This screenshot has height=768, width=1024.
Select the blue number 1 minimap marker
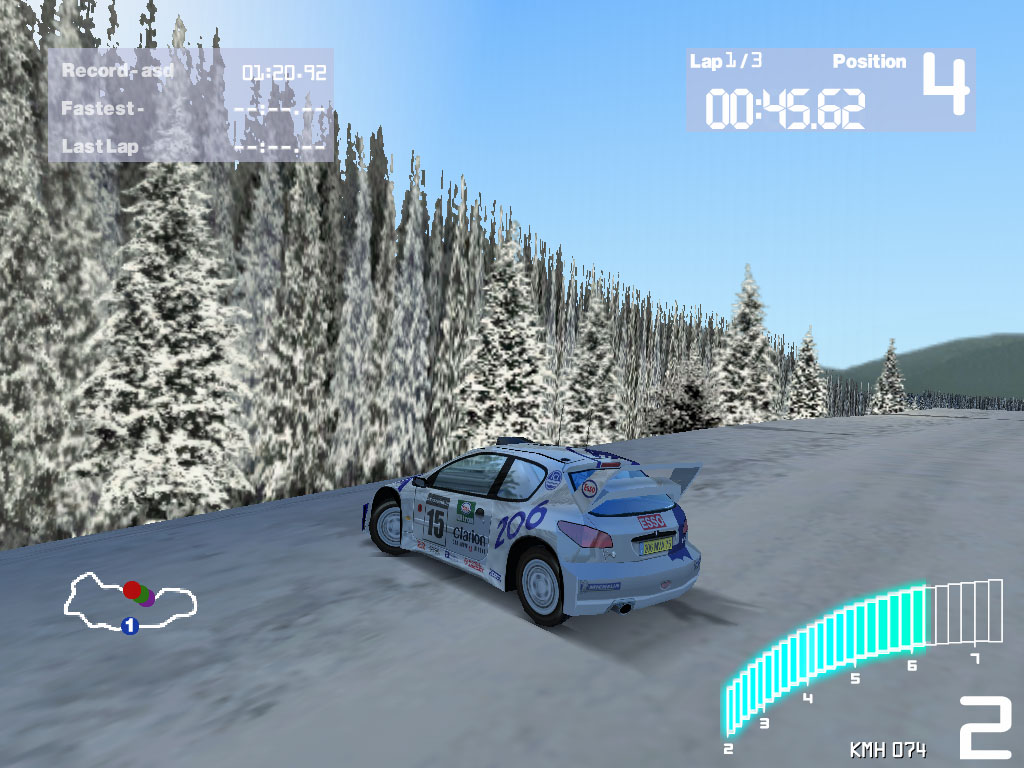point(129,626)
